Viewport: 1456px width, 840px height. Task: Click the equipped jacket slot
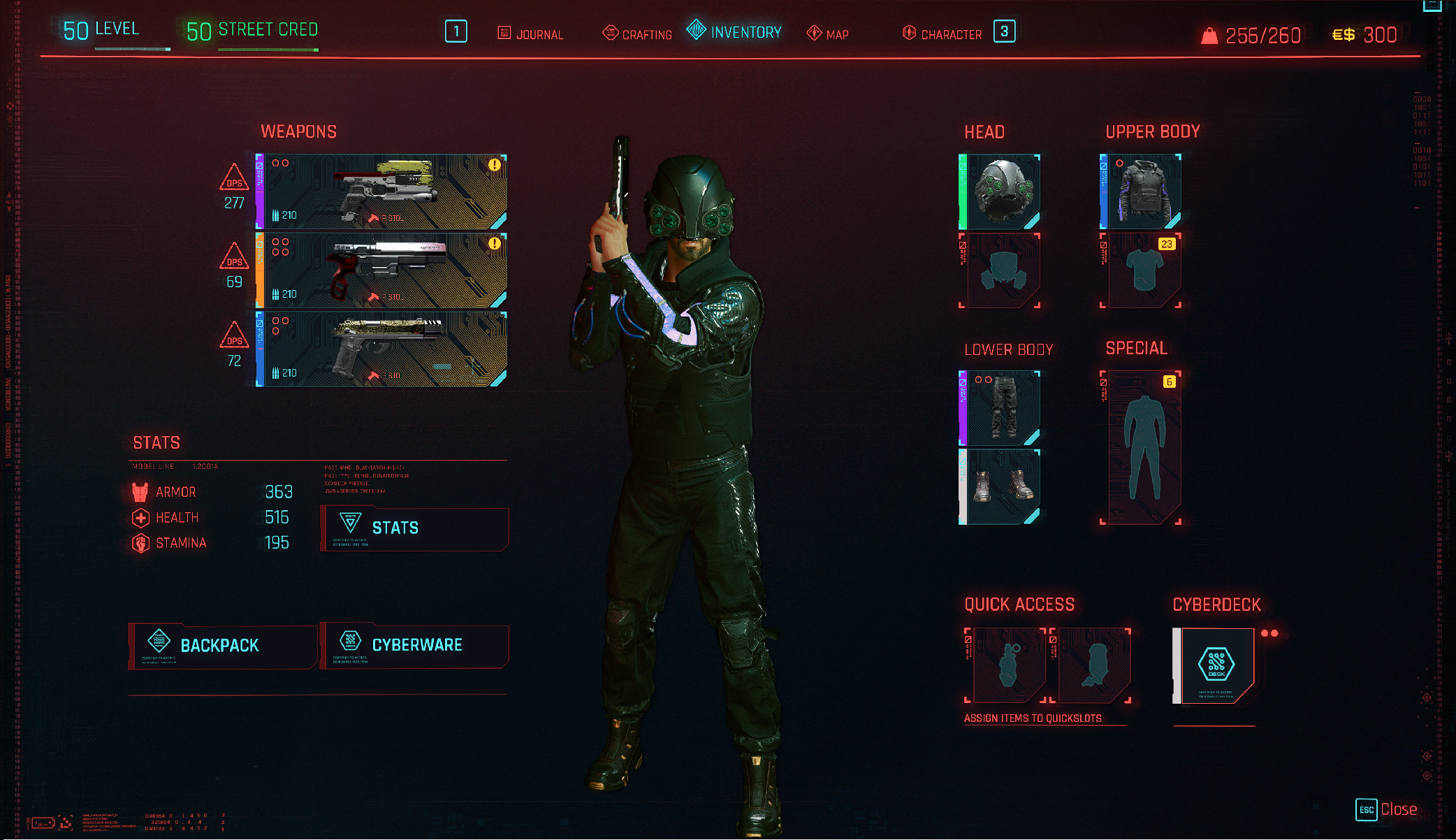[x=1142, y=192]
